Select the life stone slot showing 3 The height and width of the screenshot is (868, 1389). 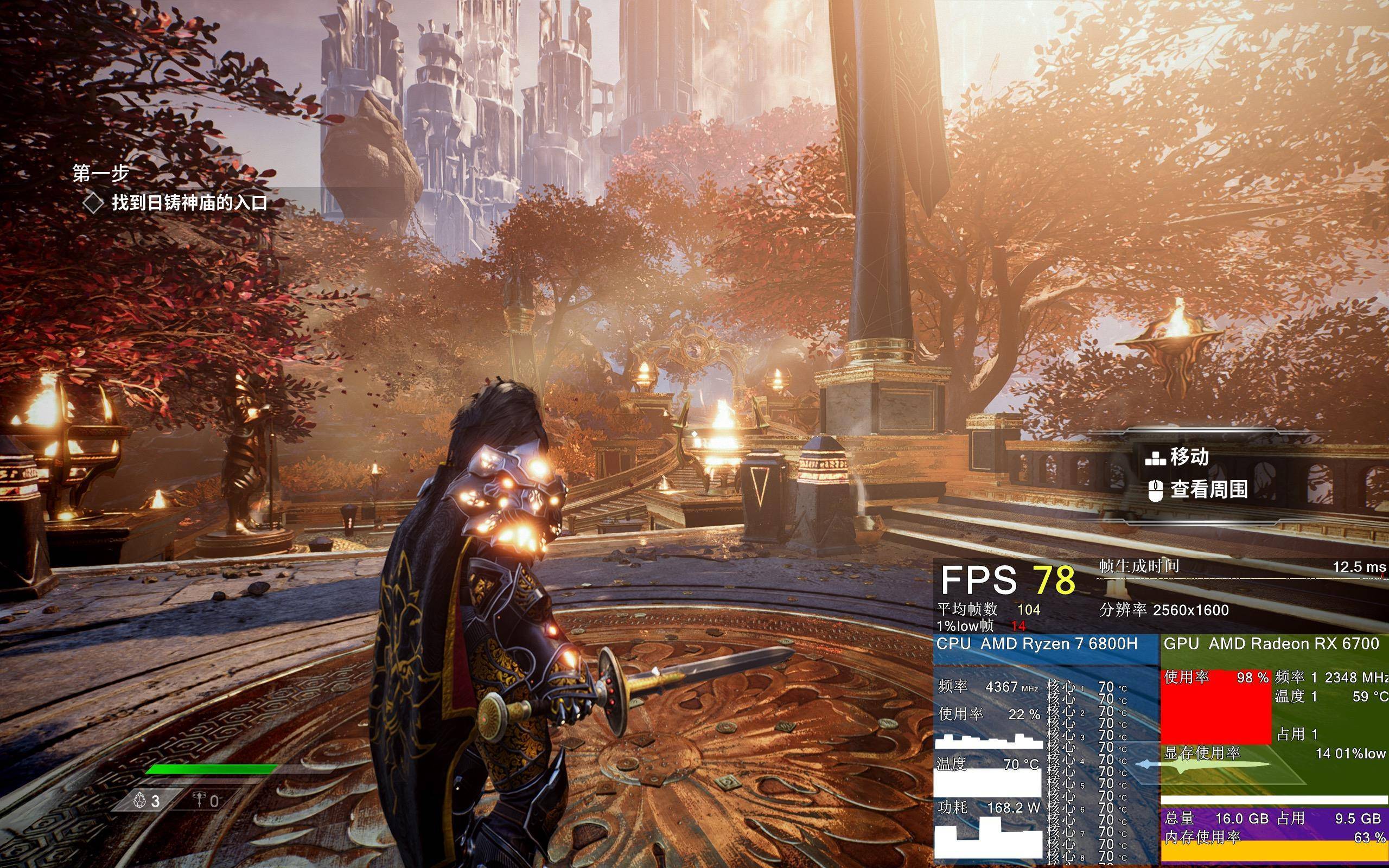click(147, 801)
